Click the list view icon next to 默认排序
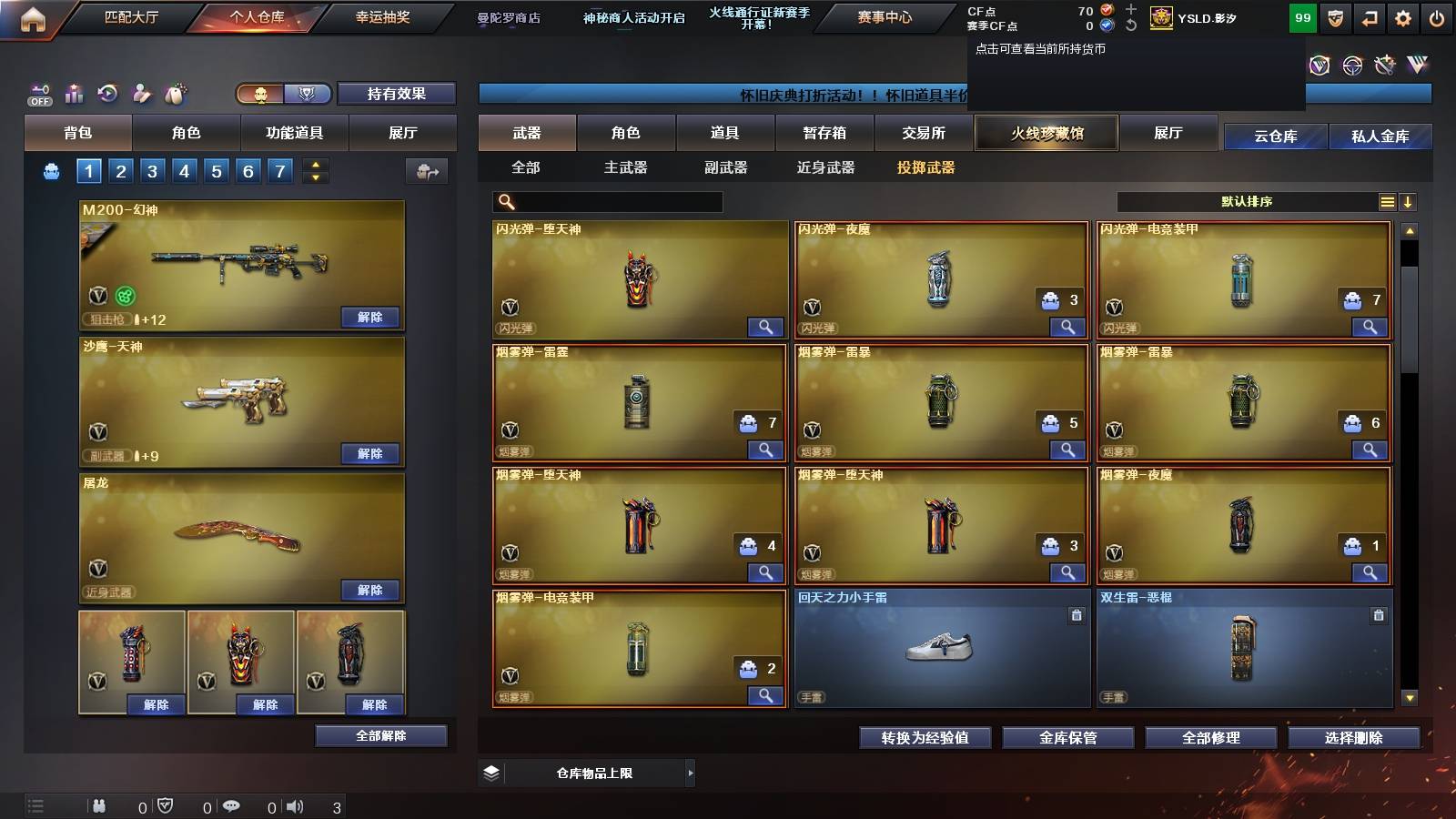This screenshot has height=819, width=1456. click(x=1387, y=201)
